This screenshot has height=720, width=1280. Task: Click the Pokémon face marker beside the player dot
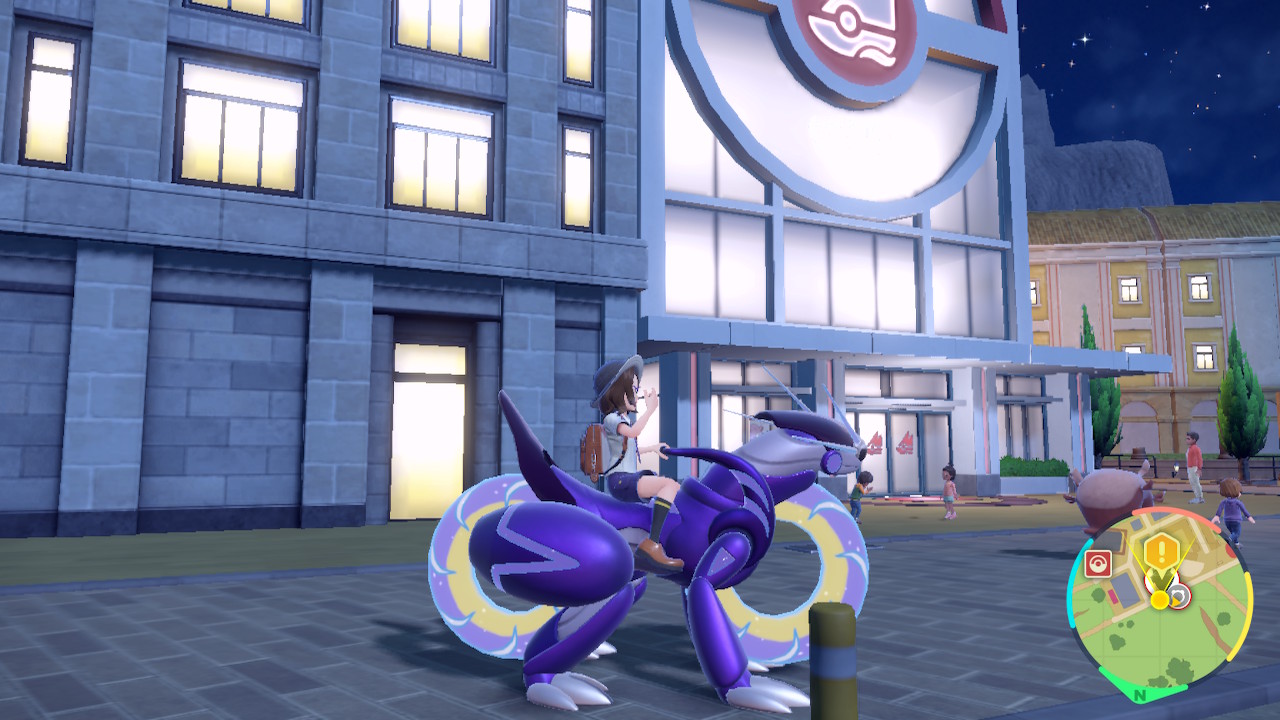(1178, 596)
